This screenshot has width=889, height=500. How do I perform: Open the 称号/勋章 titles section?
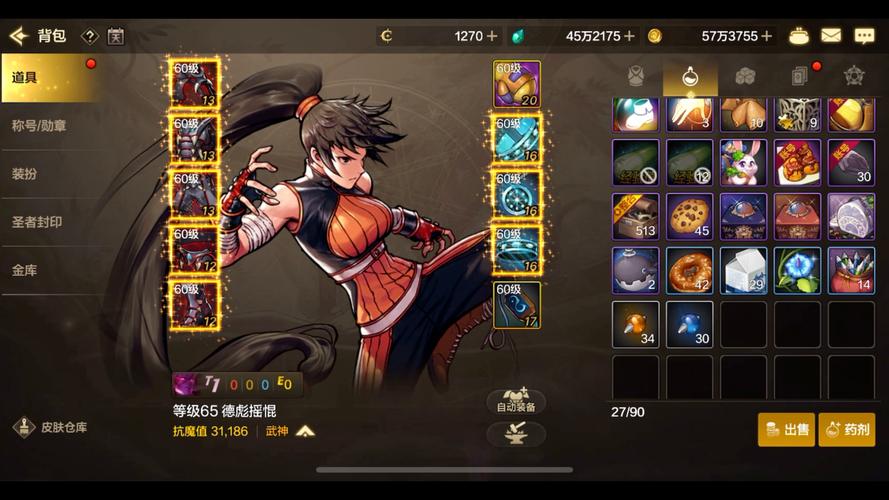click(48, 126)
